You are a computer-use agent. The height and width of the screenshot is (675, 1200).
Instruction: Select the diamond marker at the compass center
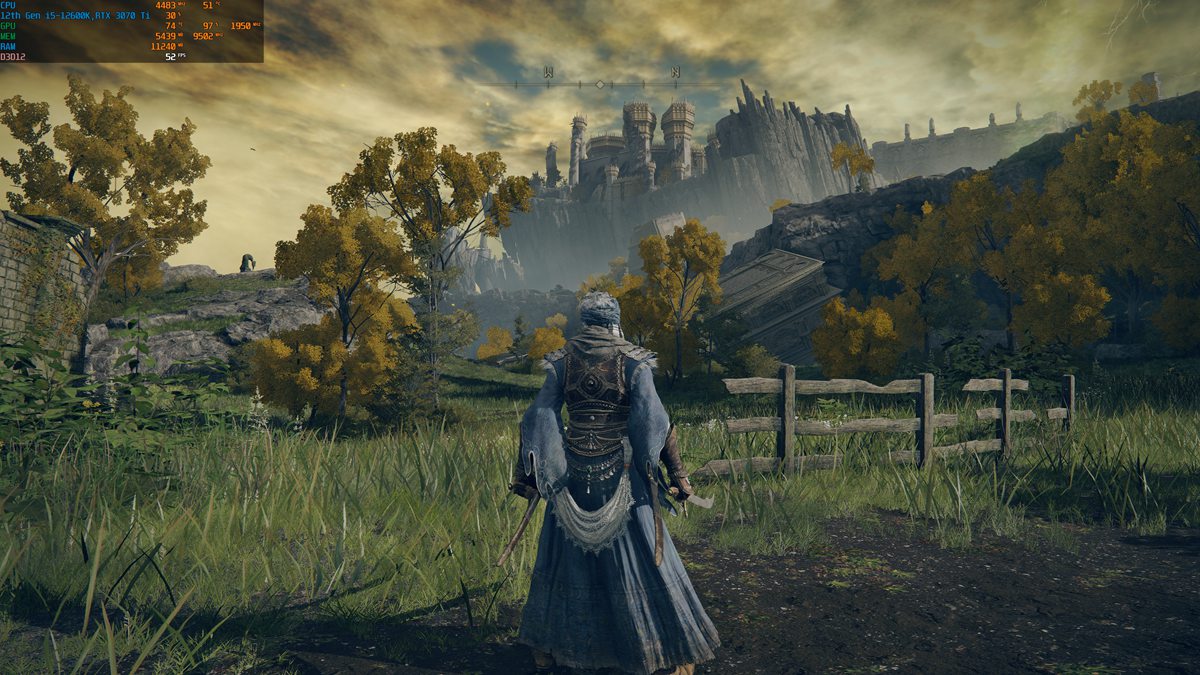pyautogui.click(x=600, y=85)
